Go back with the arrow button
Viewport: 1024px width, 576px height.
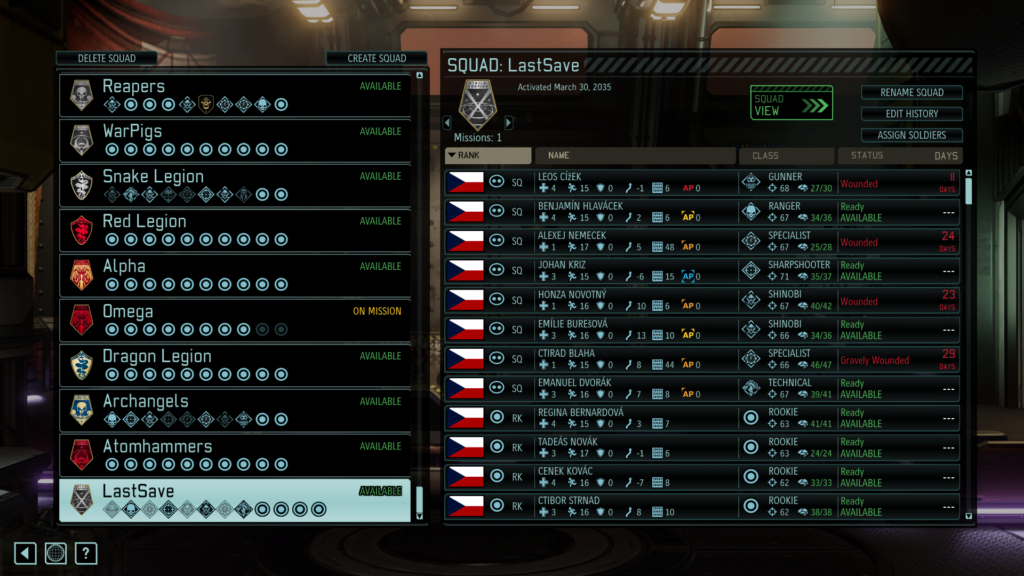tap(26, 553)
